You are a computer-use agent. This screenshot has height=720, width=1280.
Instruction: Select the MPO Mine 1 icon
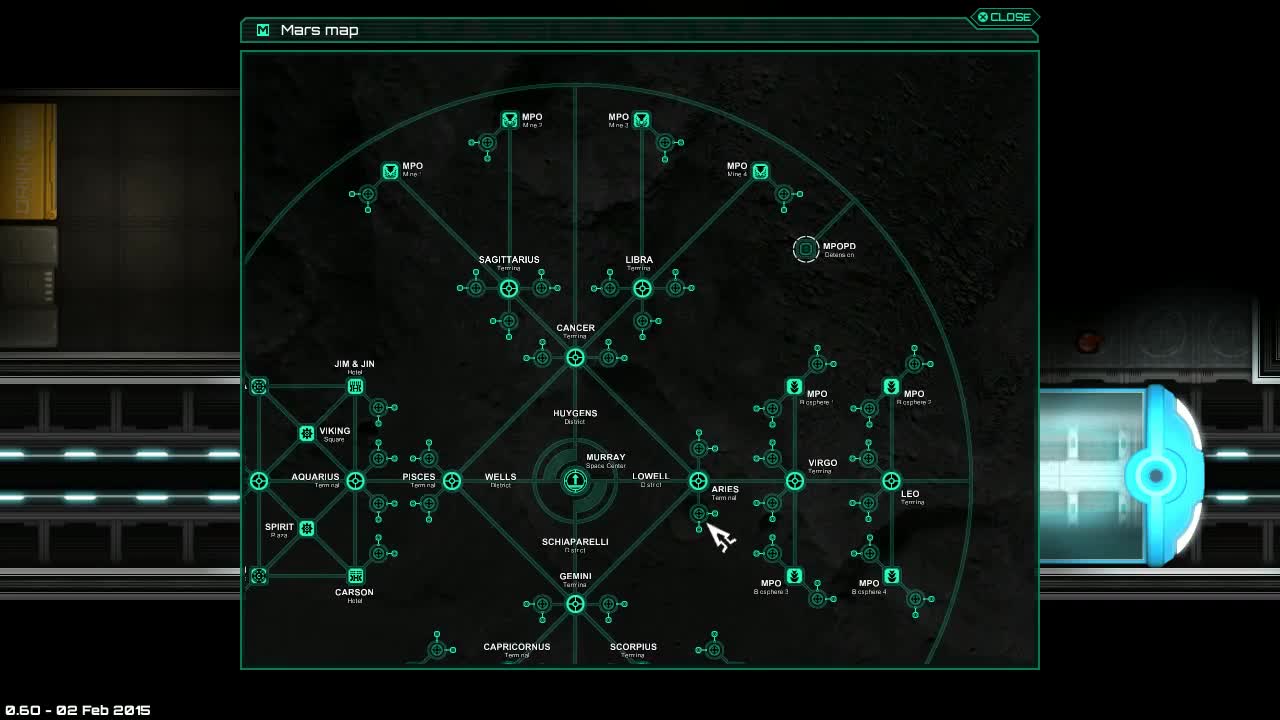point(390,170)
